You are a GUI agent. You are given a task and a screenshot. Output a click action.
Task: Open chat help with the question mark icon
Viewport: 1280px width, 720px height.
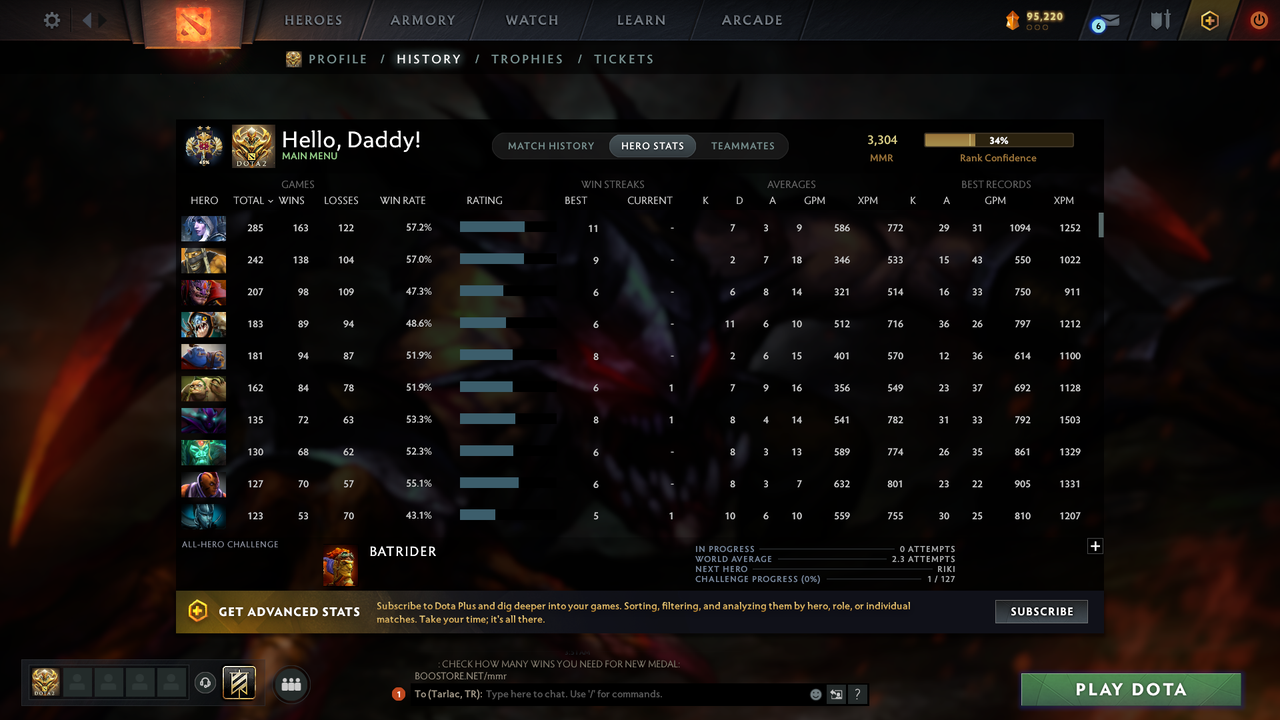857,694
